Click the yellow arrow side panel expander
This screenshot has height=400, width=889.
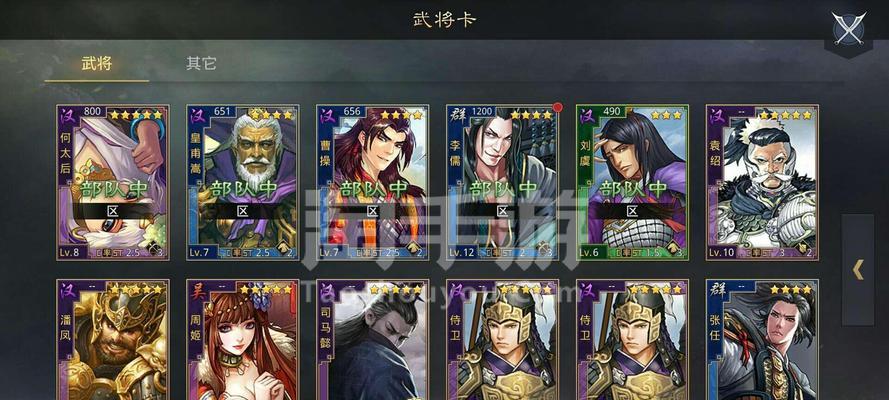click(858, 269)
